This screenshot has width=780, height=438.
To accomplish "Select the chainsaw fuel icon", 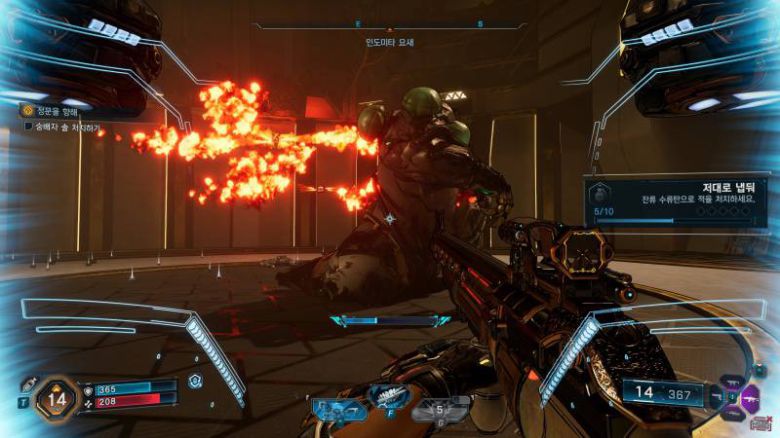I will coord(438,409).
